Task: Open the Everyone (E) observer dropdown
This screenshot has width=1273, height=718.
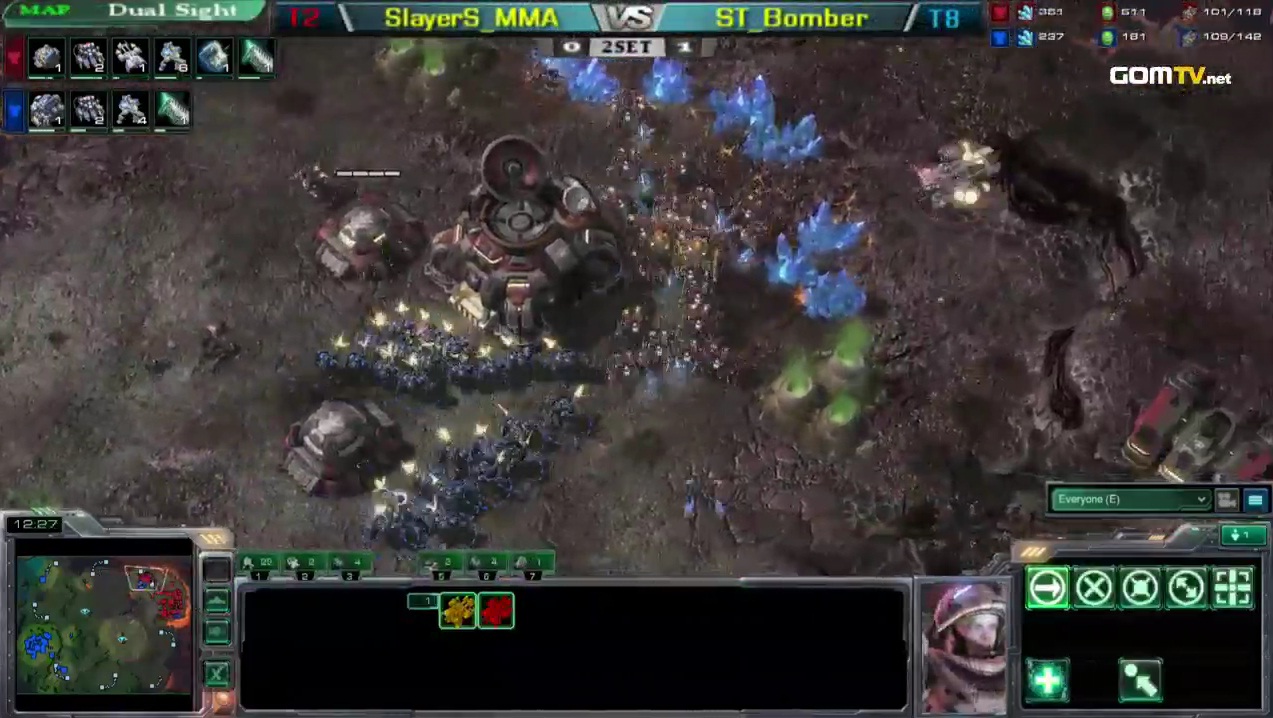Action: (1130, 499)
